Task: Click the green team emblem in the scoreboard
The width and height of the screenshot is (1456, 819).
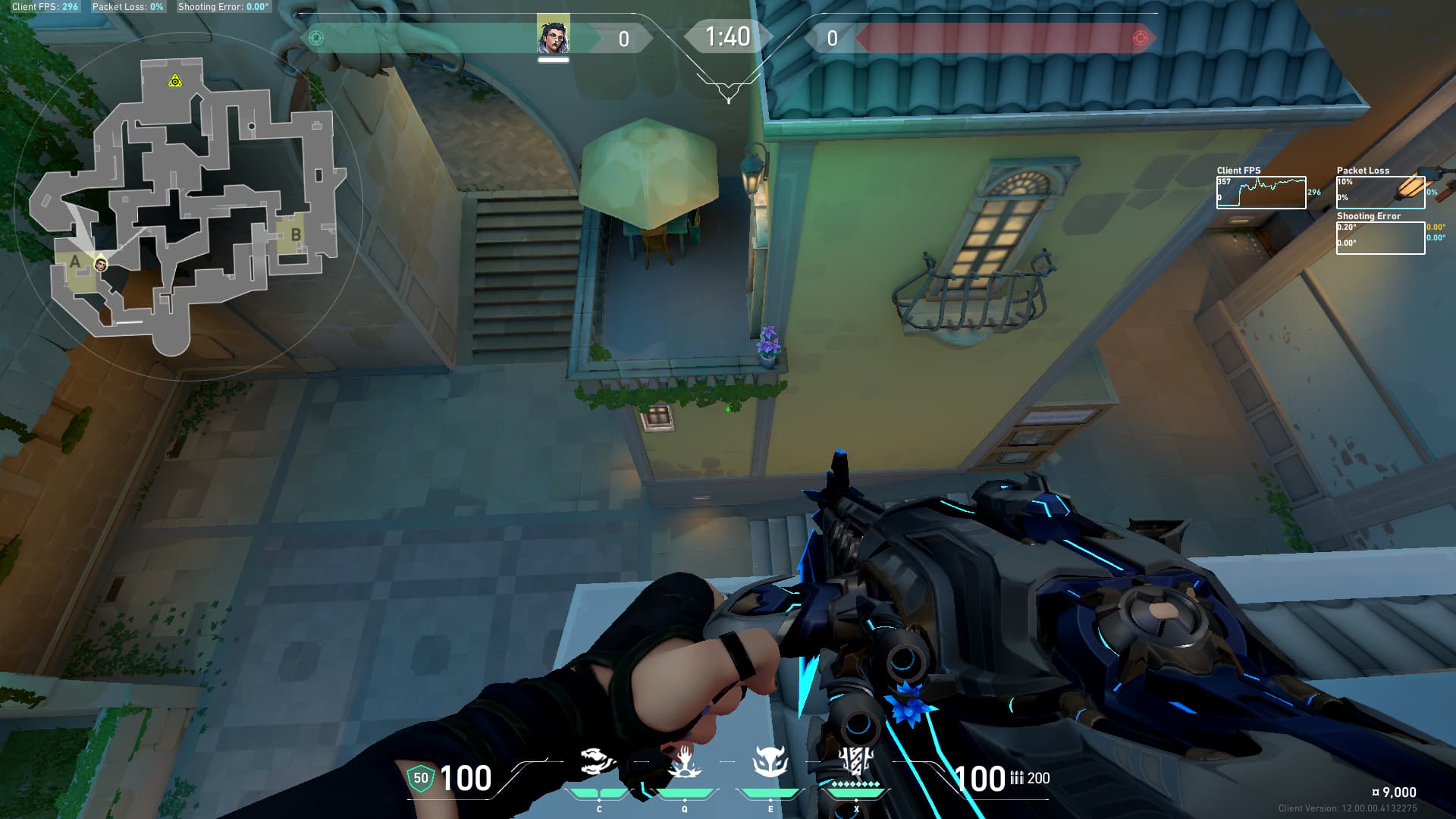Action: pos(316,38)
